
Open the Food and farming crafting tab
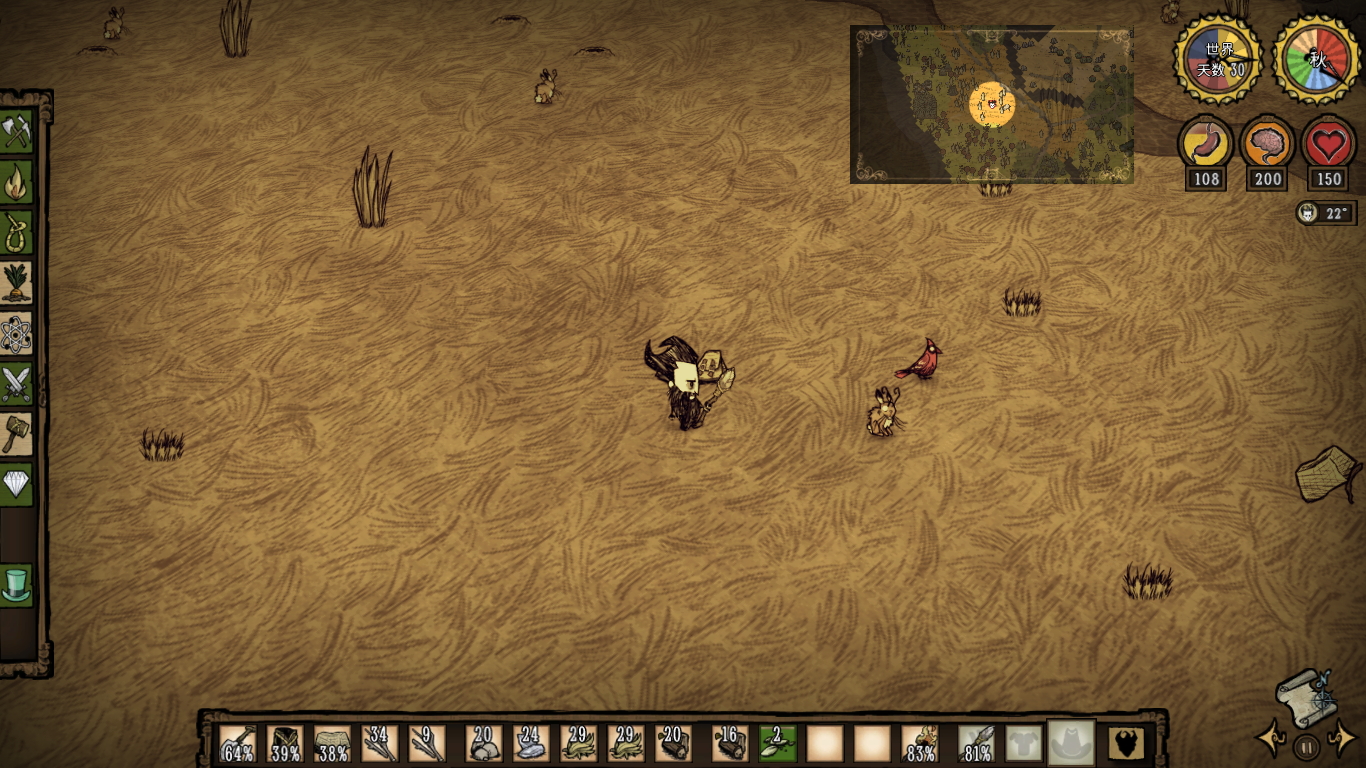[17, 283]
